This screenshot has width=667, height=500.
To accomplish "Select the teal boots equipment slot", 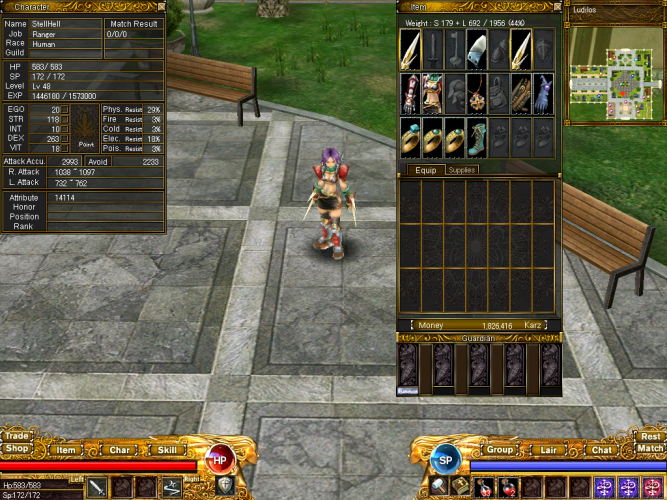I will (x=477, y=137).
